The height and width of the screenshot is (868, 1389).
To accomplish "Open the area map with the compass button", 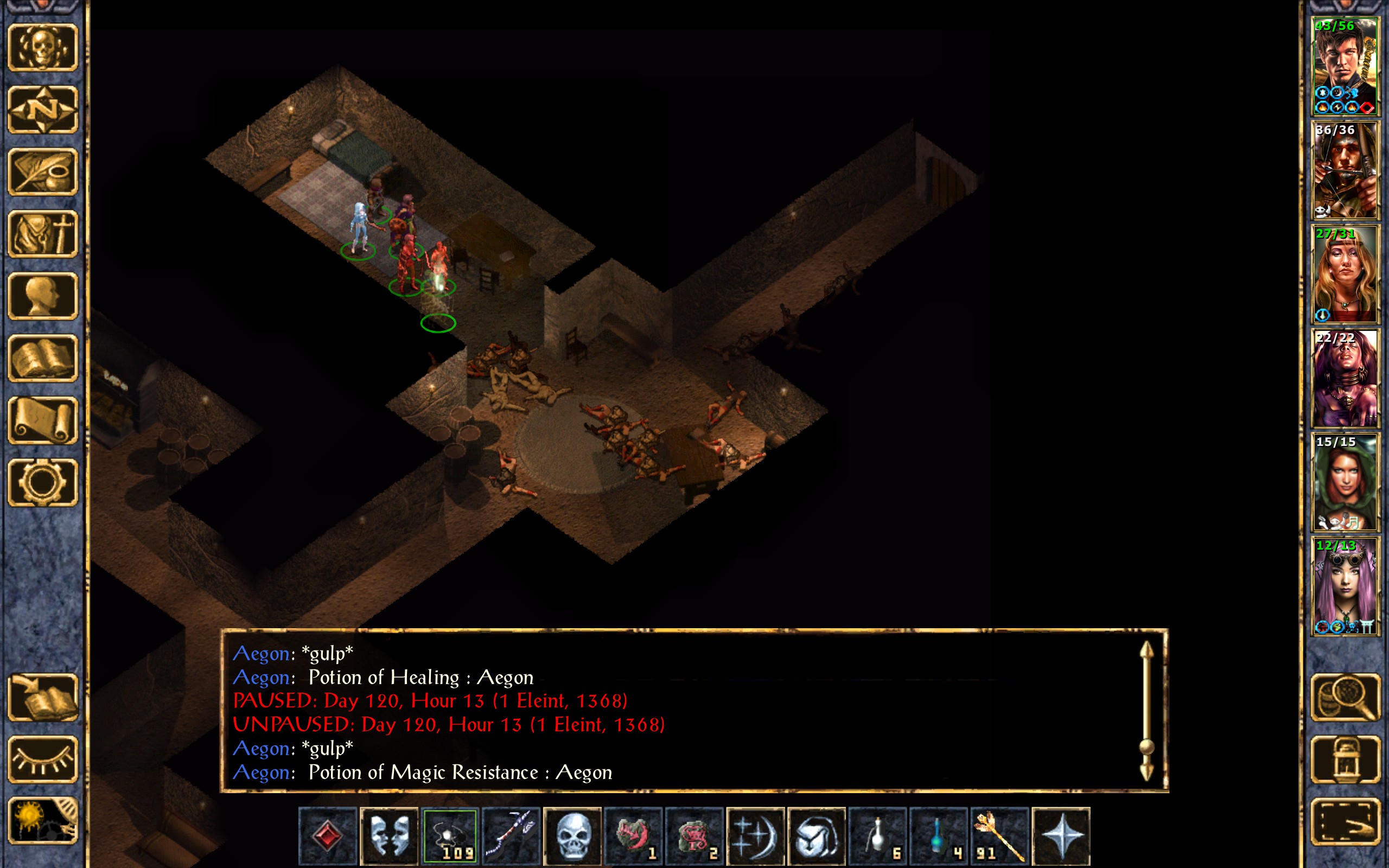I will click(43, 109).
